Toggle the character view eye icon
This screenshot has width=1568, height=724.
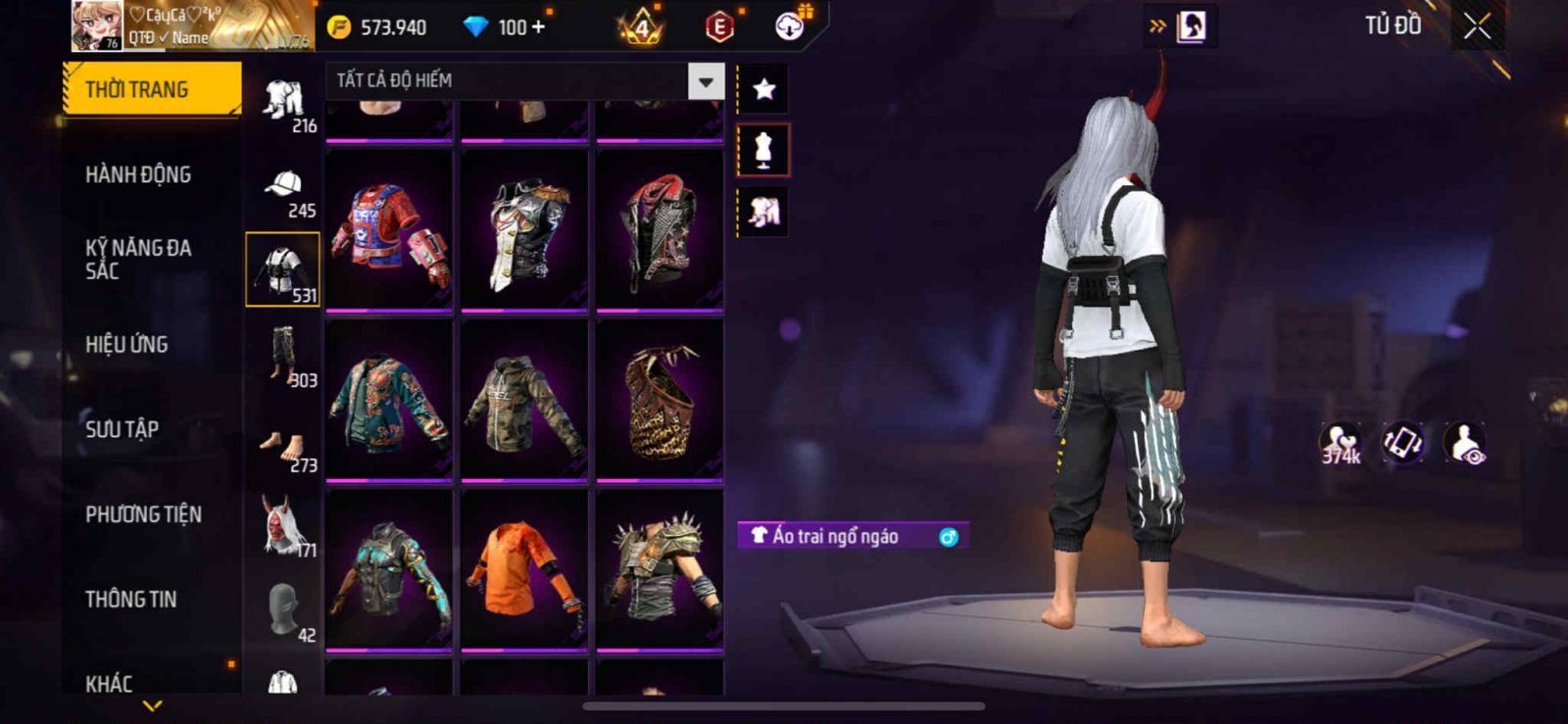(1466, 443)
